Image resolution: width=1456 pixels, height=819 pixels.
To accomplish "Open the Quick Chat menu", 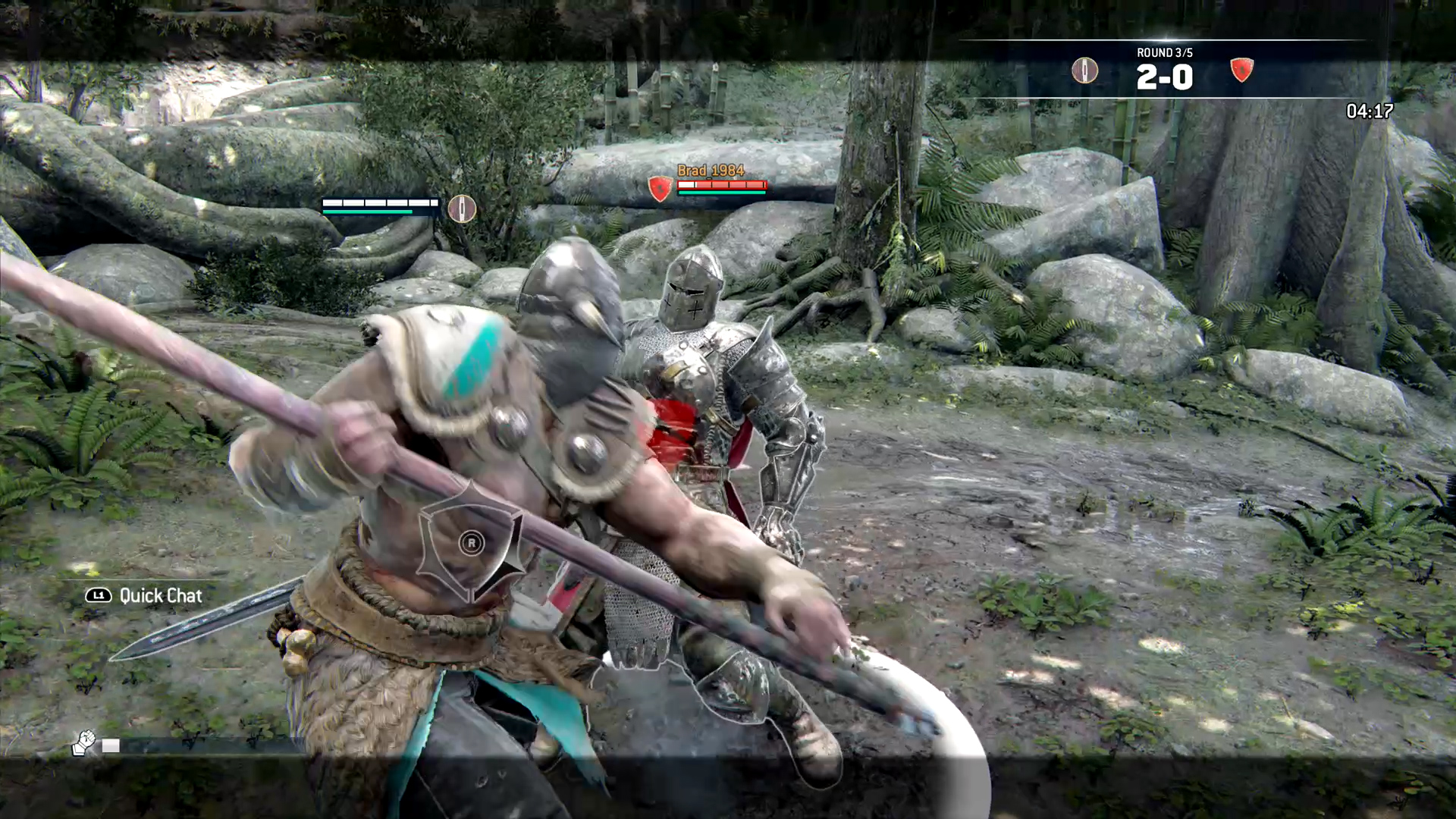I will 159,596.
